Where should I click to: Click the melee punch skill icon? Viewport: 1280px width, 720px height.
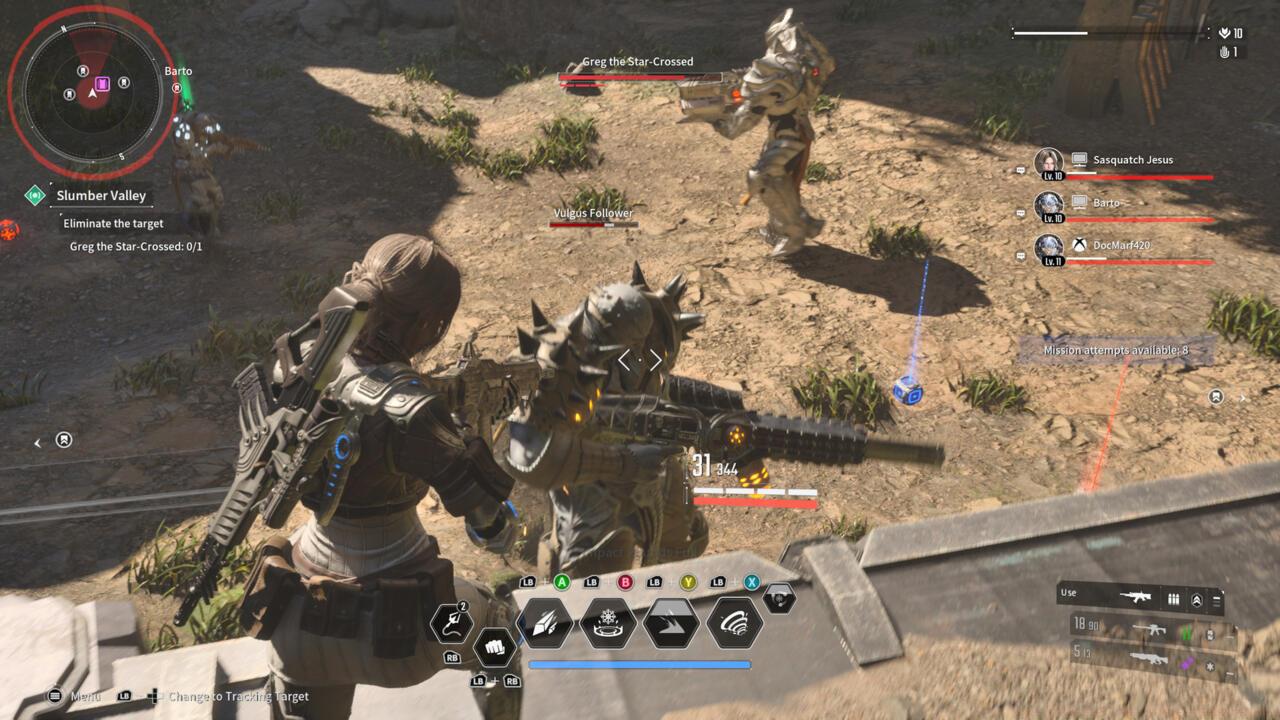pos(495,646)
